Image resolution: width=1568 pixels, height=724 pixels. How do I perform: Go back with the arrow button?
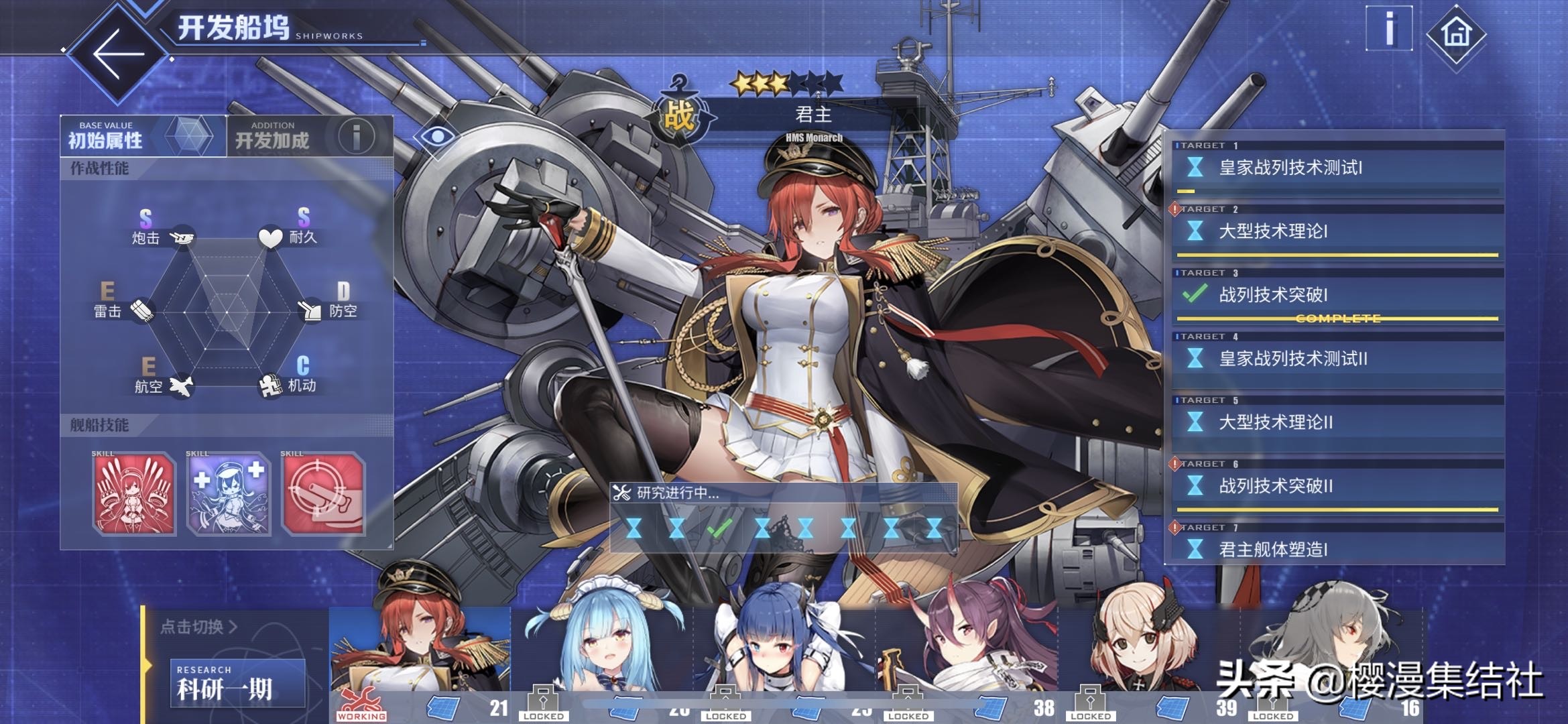pyautogui.click(x=118, y=54)
